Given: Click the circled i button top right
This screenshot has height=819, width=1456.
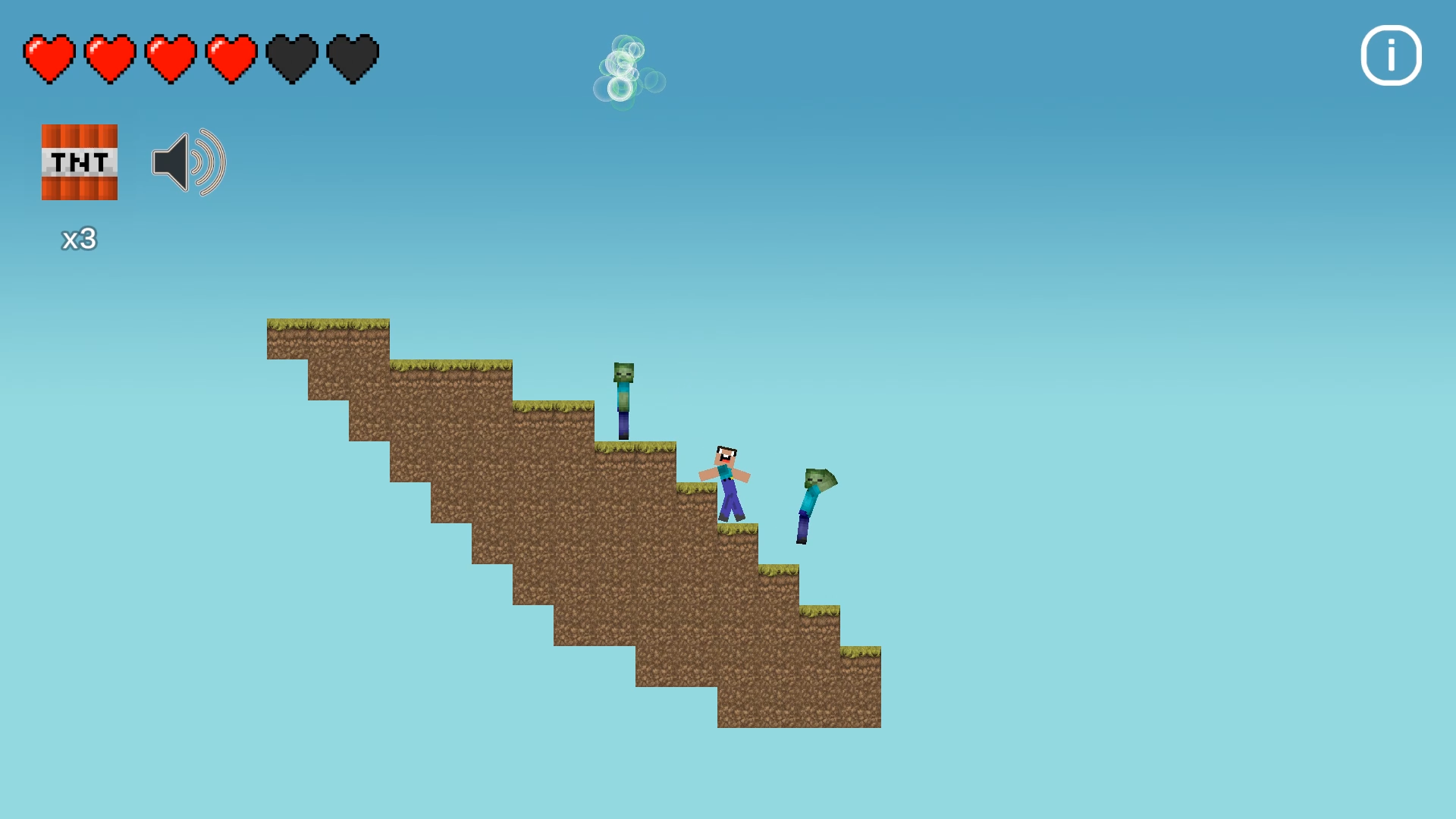Looking at the screenshot, I should 1390,55.
